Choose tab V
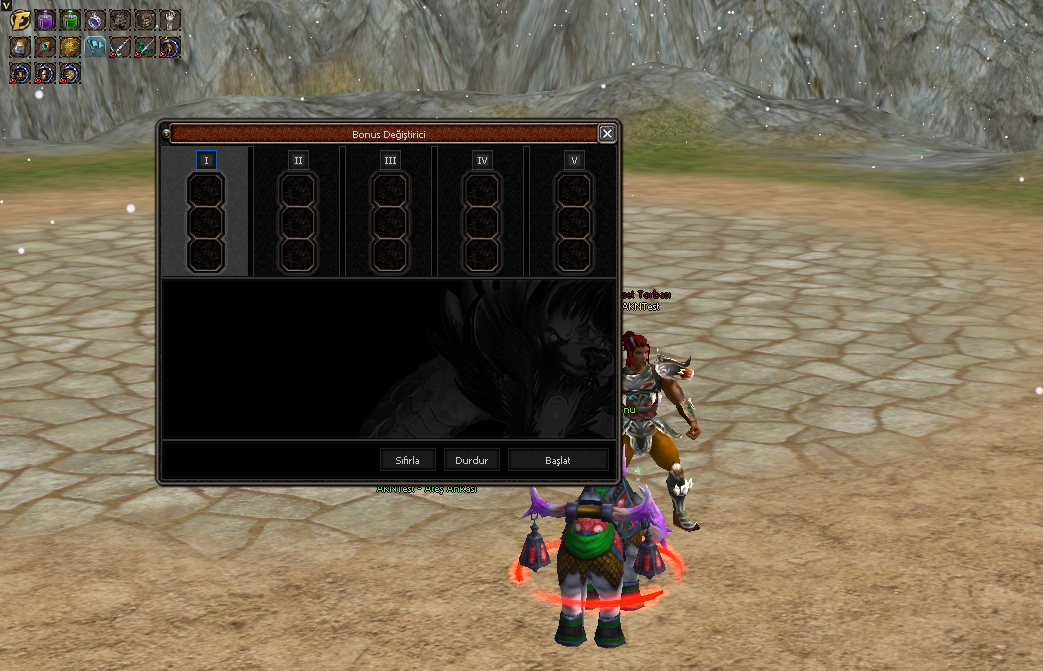Screen dimensions: 1043x671 pos(574,160)
